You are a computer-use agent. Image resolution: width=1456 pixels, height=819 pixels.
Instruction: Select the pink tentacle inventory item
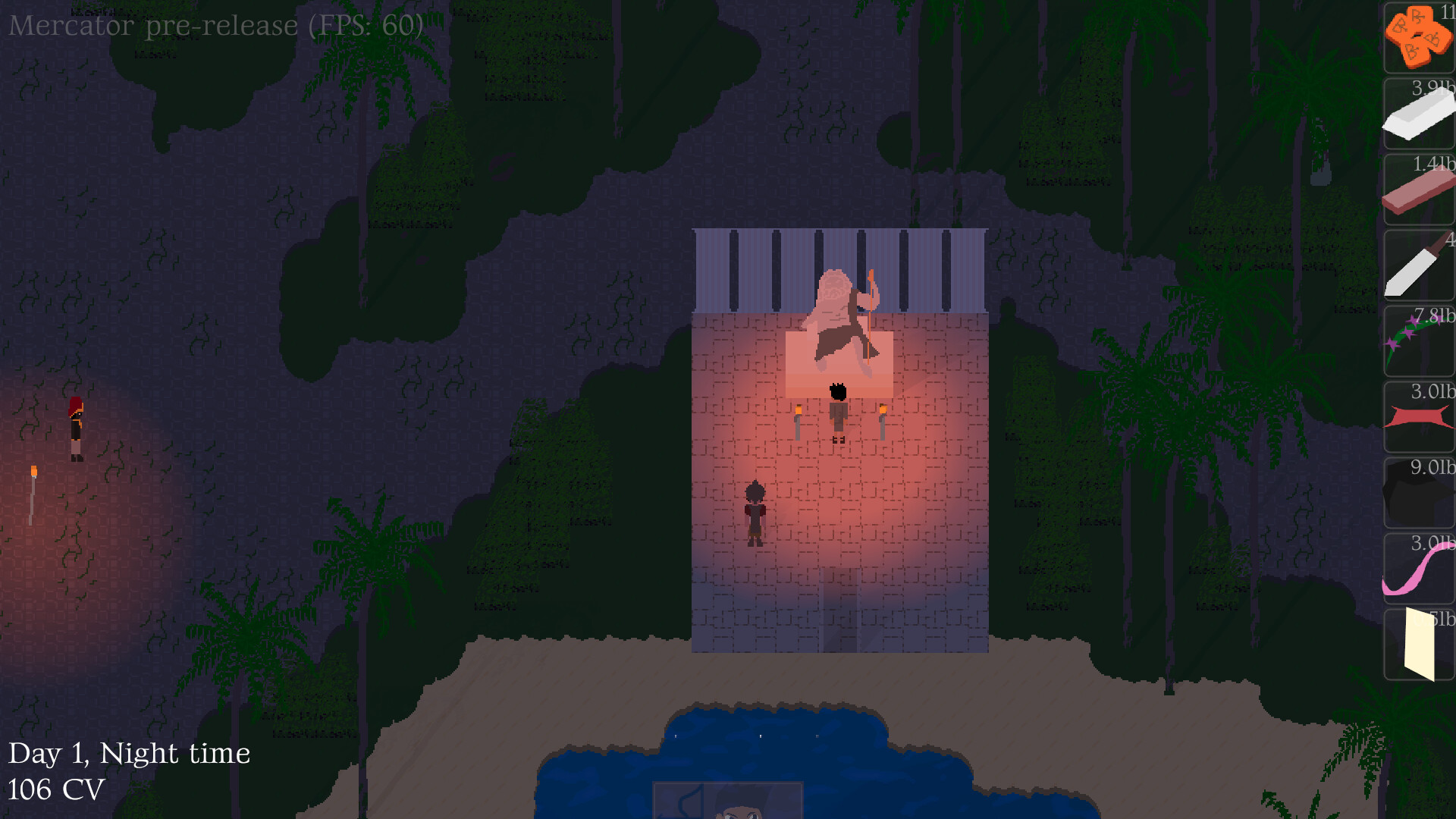coord(1419,569)
